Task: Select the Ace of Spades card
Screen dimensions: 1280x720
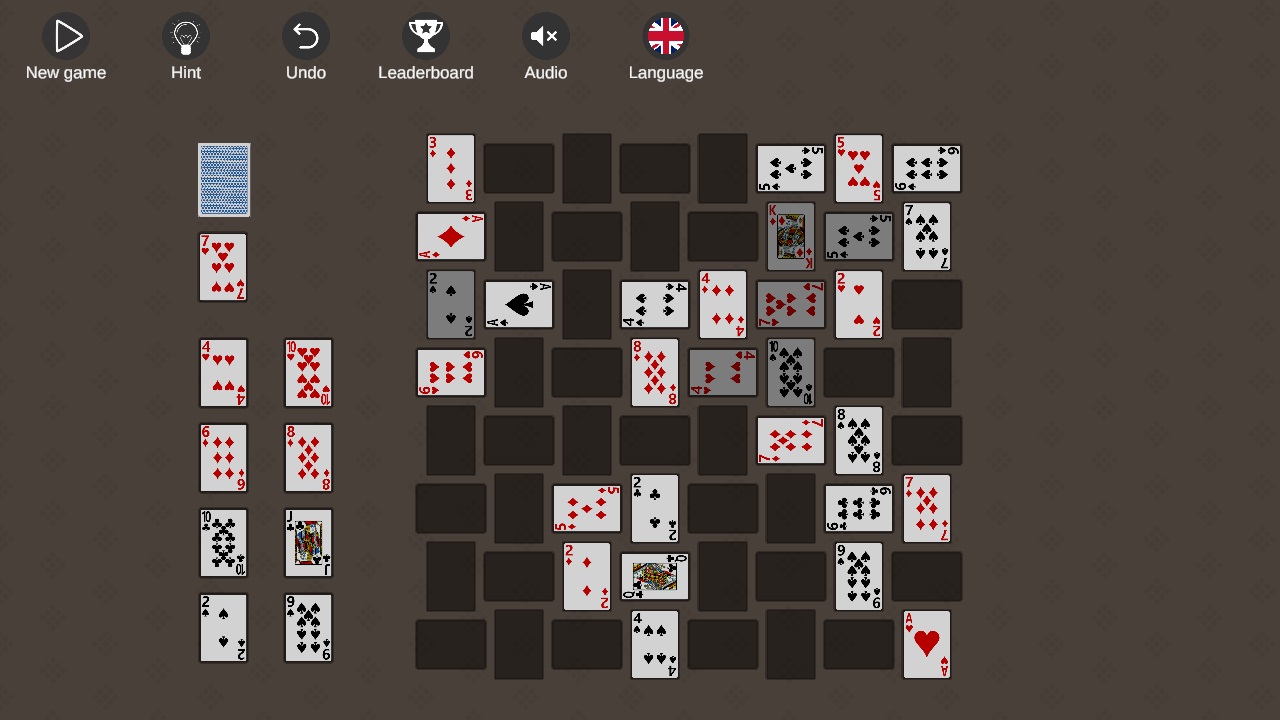Action: click(x=519, y=304)
